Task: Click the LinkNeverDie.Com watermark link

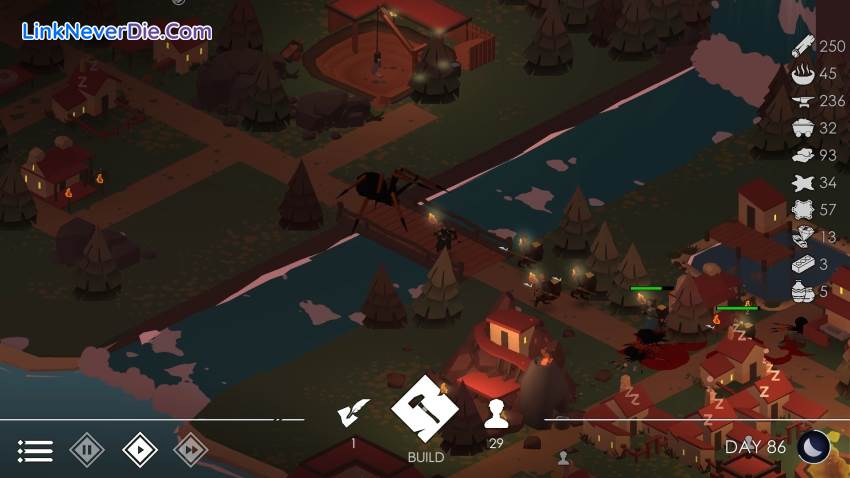Action: (117, 31)
